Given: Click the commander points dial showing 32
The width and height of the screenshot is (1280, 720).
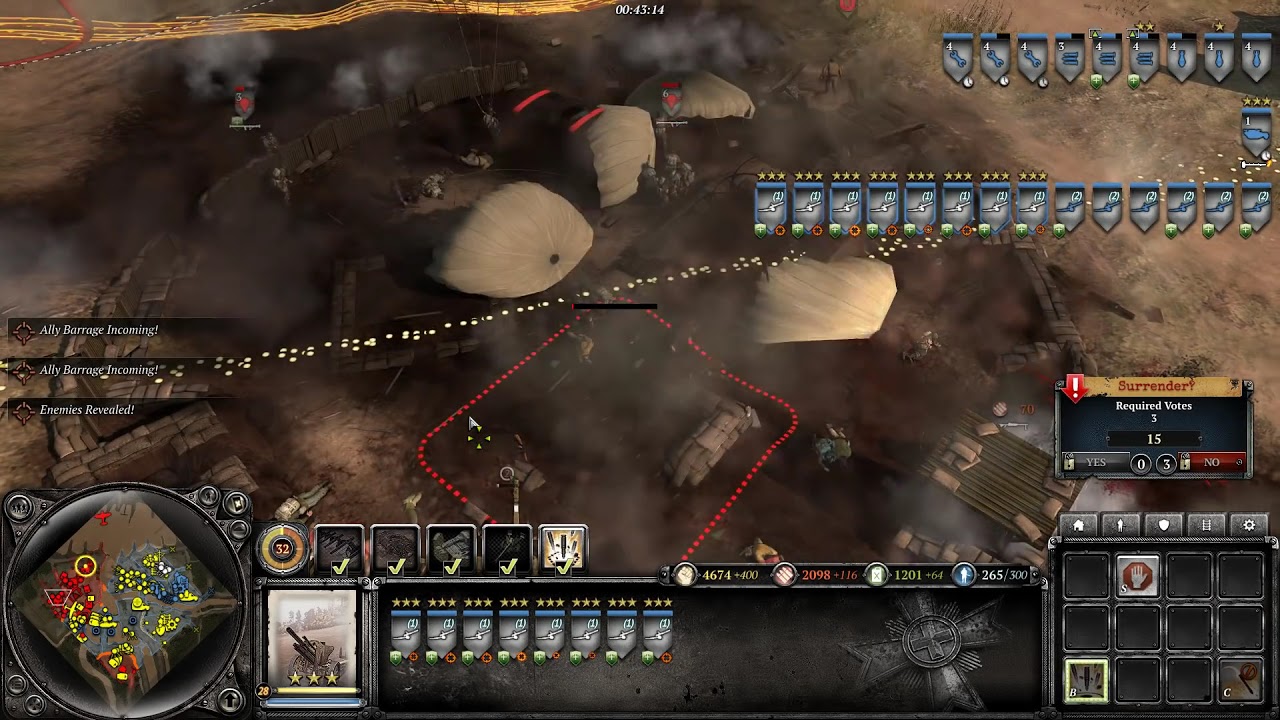Looking at the screenshot, I should 282,548.
